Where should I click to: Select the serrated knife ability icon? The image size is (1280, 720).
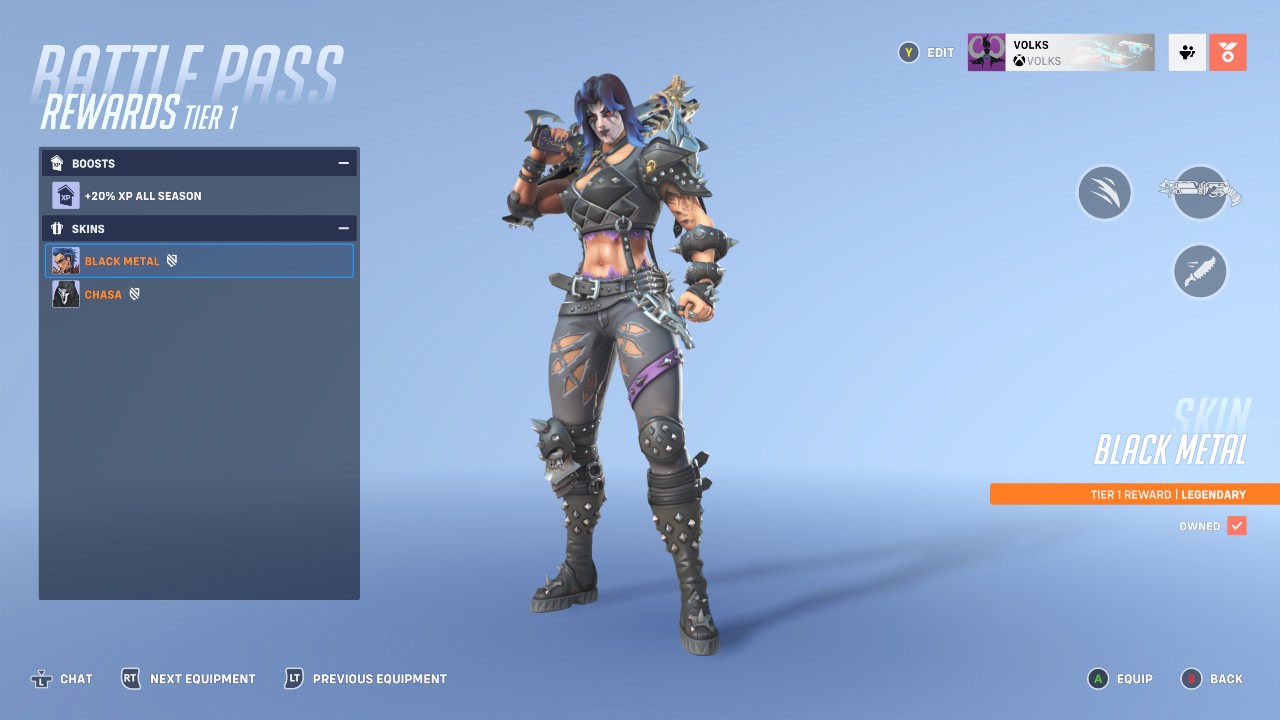pyautogui.click(x=1199, y=271)
